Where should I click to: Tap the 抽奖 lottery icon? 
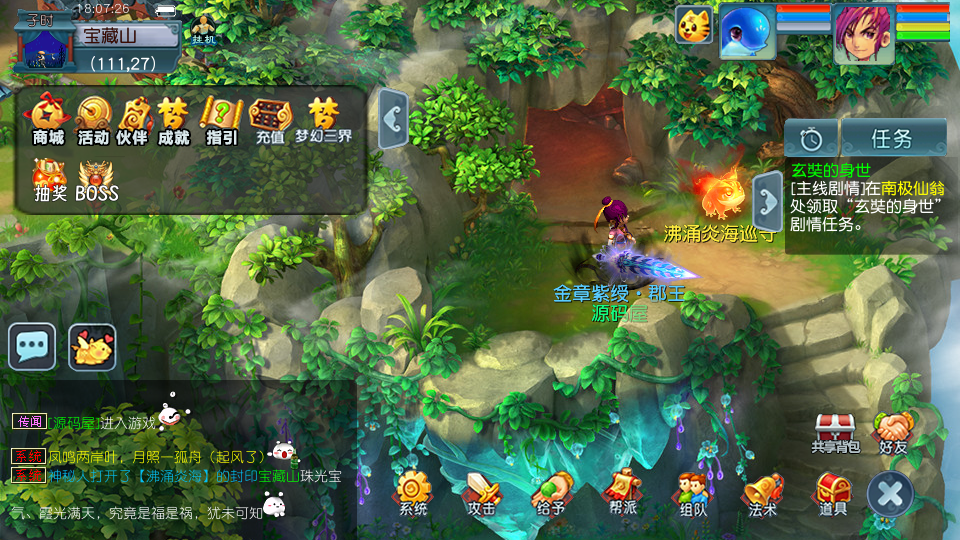(x=49, y=180)
